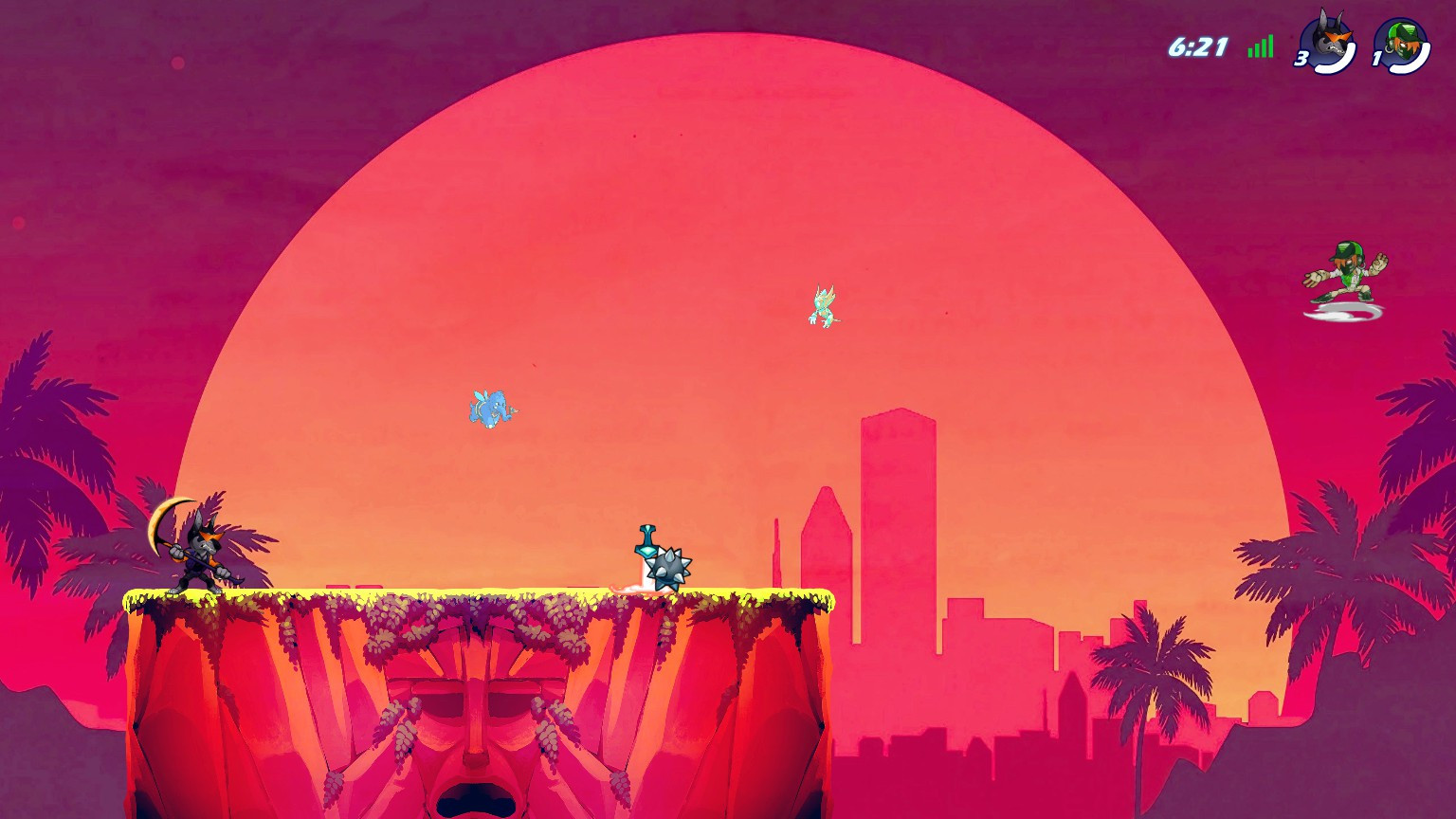1456x819 pixels.
Task: Expand the stock count 1 indicator
Action: coord(1377,59)
